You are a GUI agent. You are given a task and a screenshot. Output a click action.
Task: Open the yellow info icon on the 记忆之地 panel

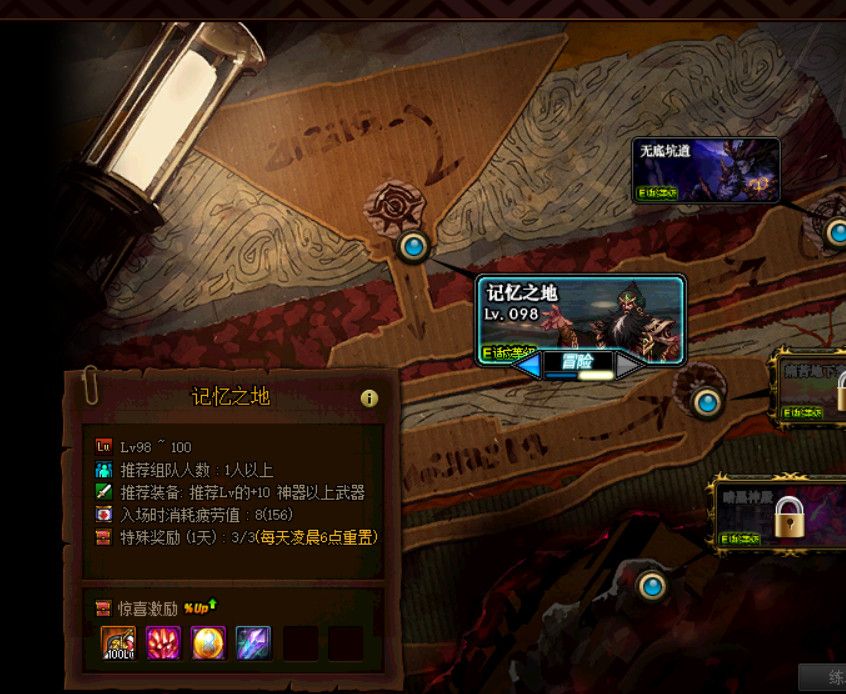coord(369,398)
